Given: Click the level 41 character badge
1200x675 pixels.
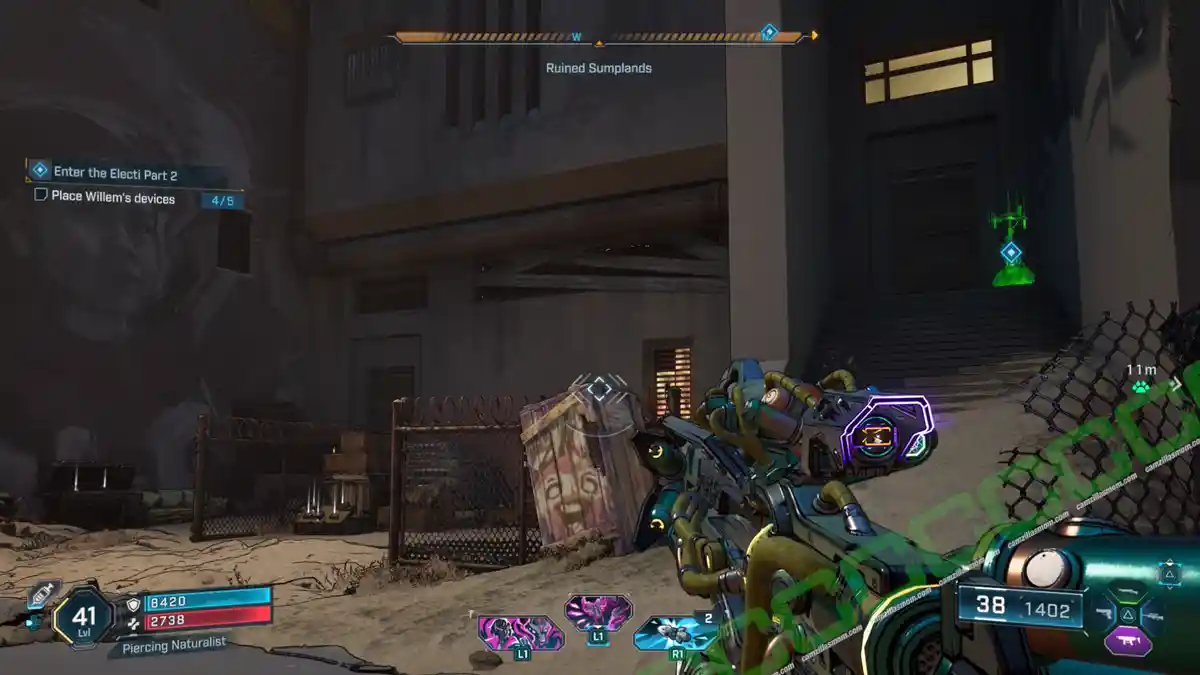Looking at the screenshot, I should (x=84, y=619).
